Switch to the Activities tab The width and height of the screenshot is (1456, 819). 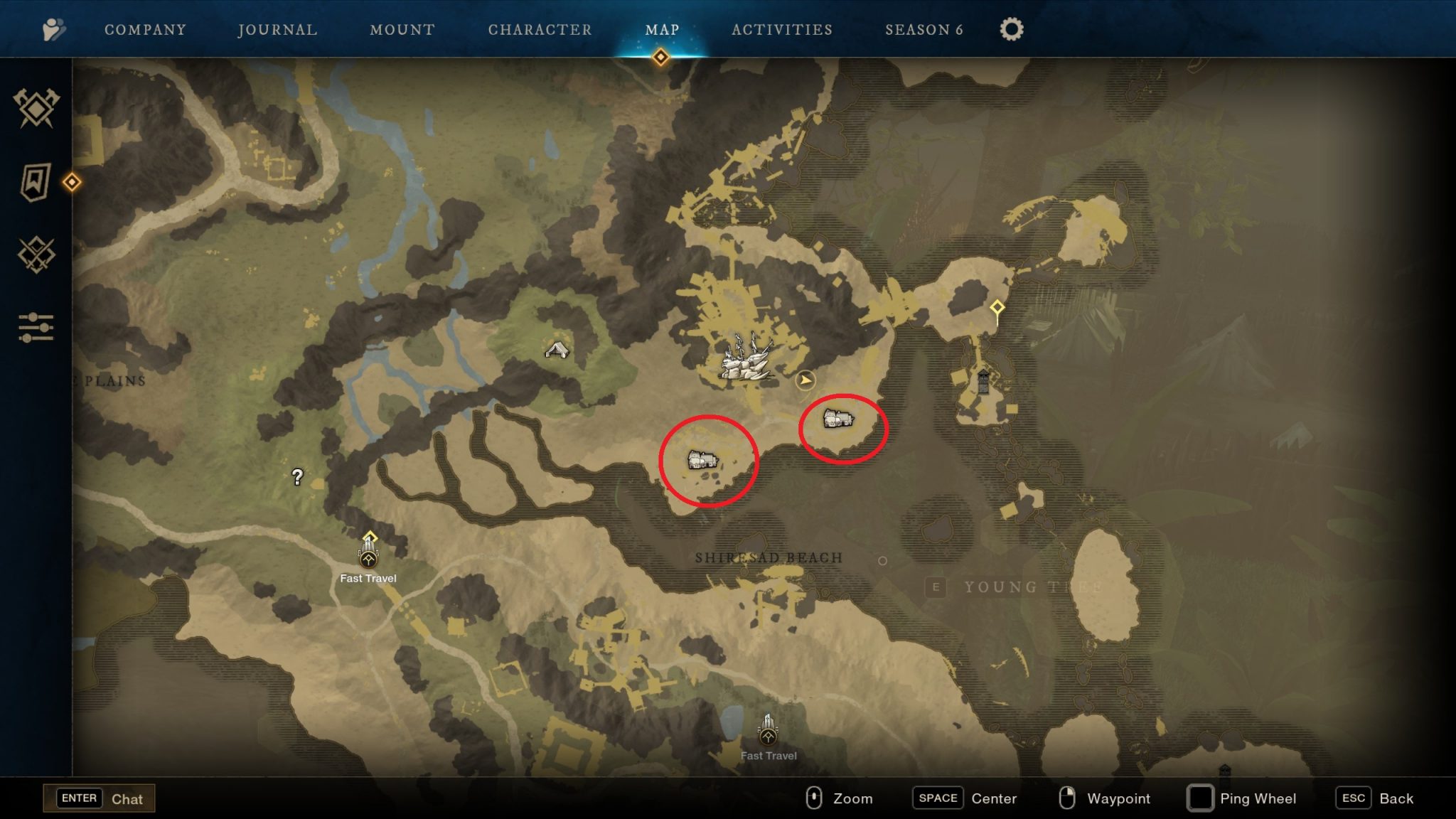(783, 30)
